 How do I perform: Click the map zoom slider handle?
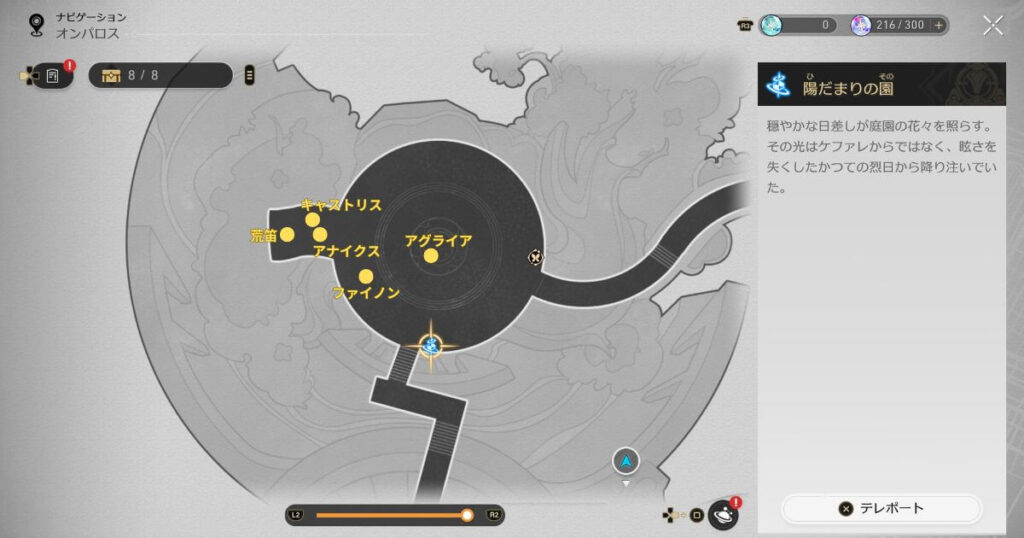(467, 515)
